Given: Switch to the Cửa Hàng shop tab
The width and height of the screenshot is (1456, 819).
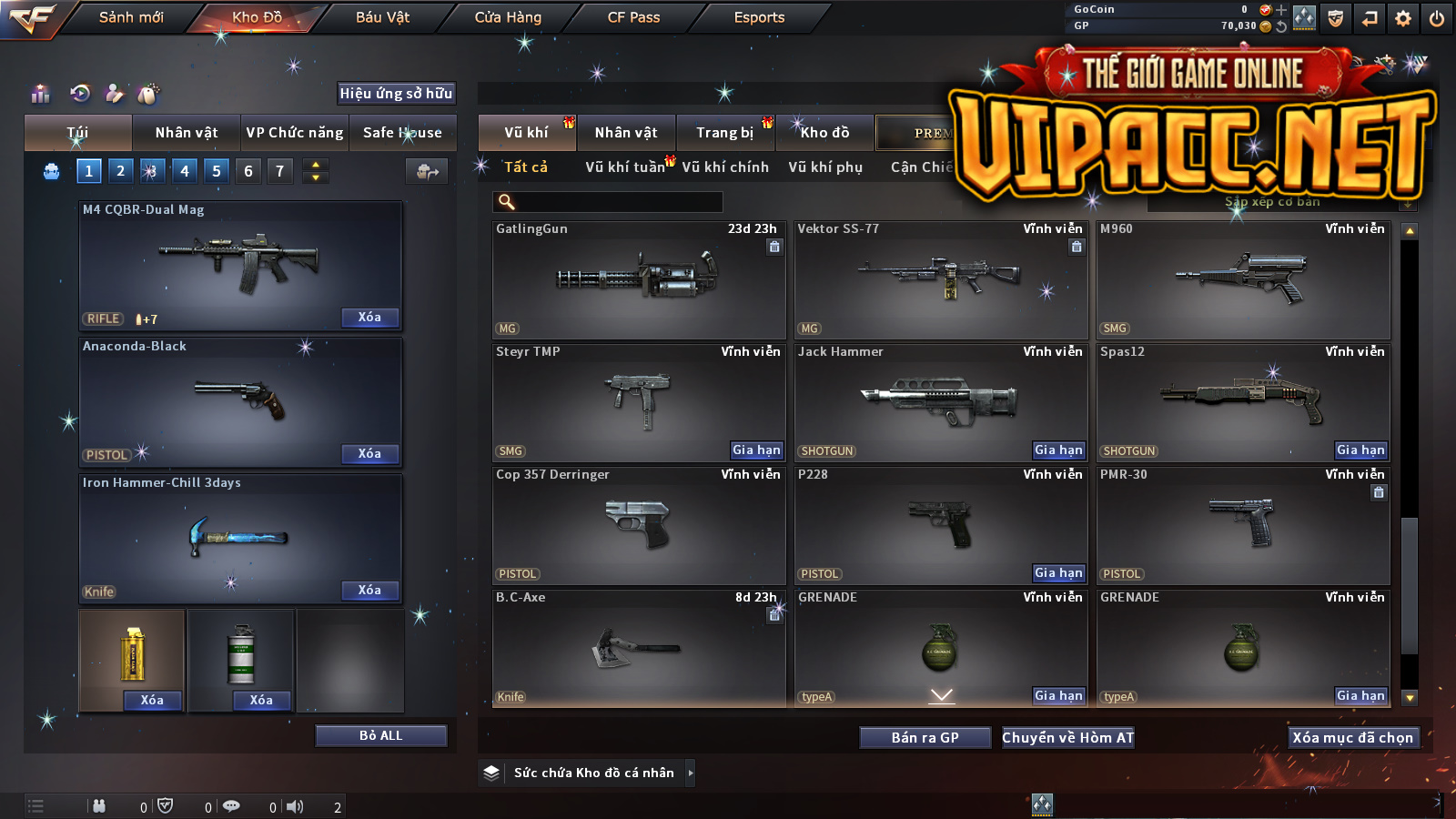Looking at the screenshot, I should tap(508, 17).
